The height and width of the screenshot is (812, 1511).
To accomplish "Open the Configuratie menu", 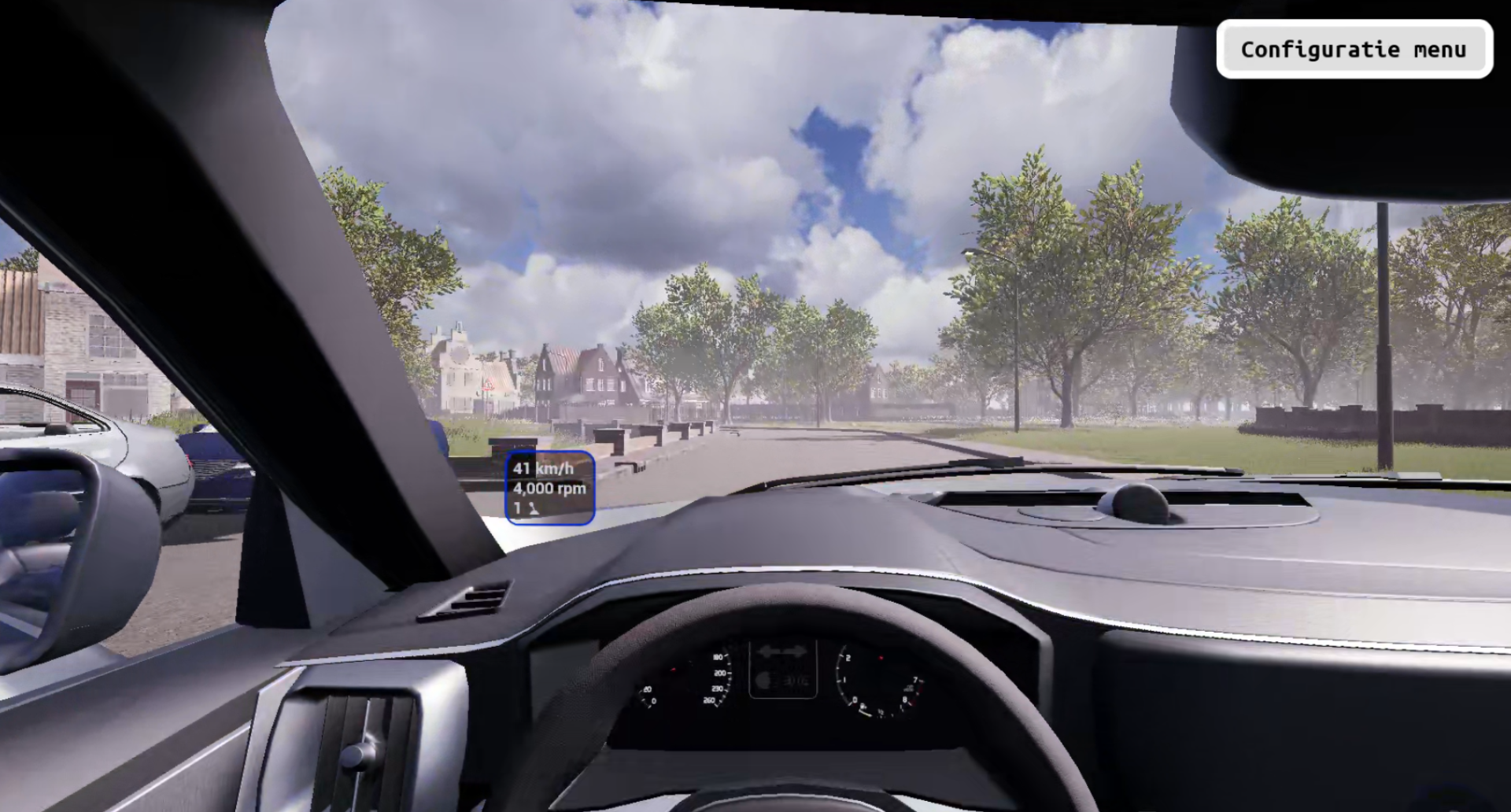I will click(1354, 50).
